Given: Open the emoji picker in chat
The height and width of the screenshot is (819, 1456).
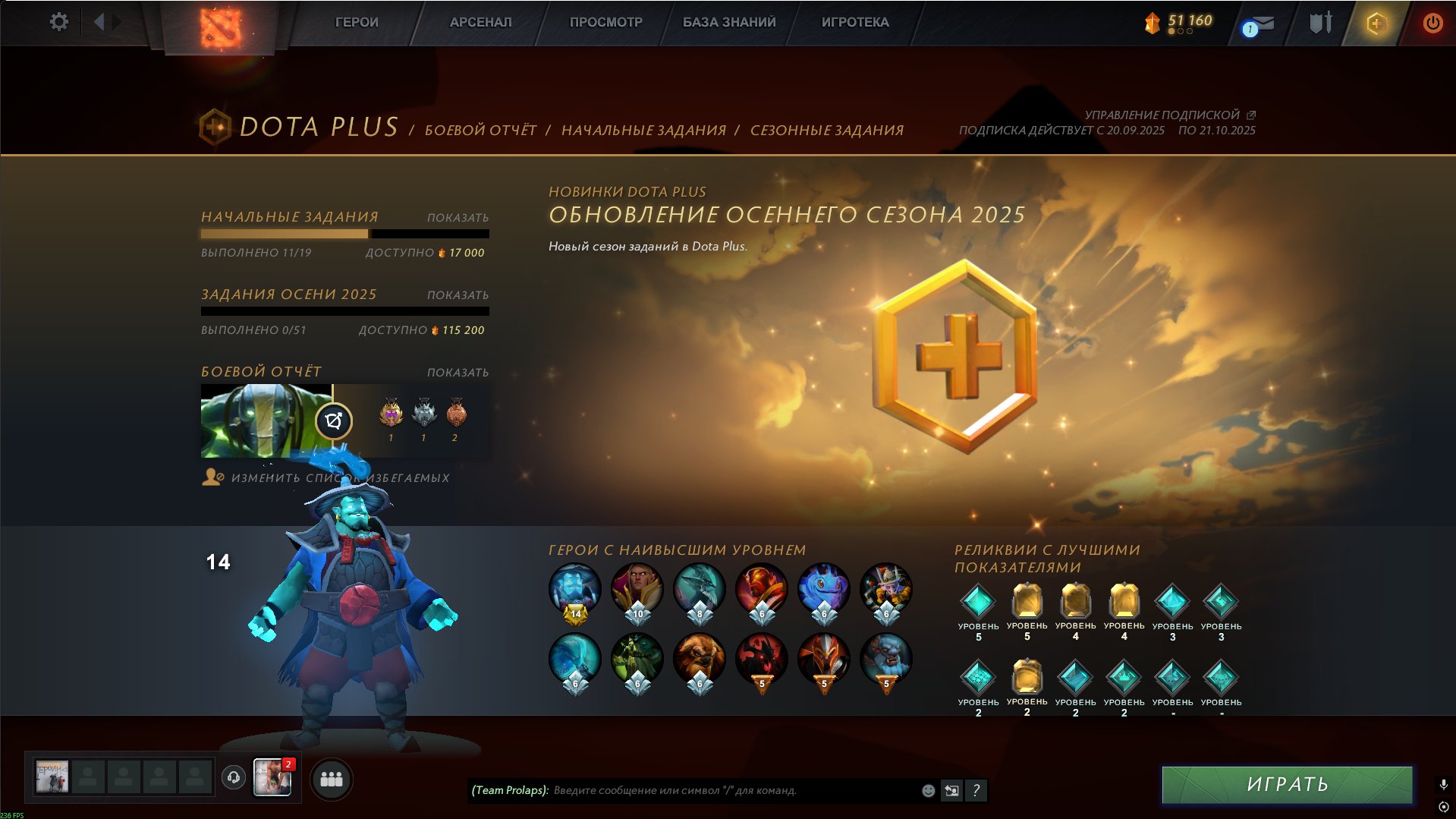Looking at the screenshot, I should (927, 791).
